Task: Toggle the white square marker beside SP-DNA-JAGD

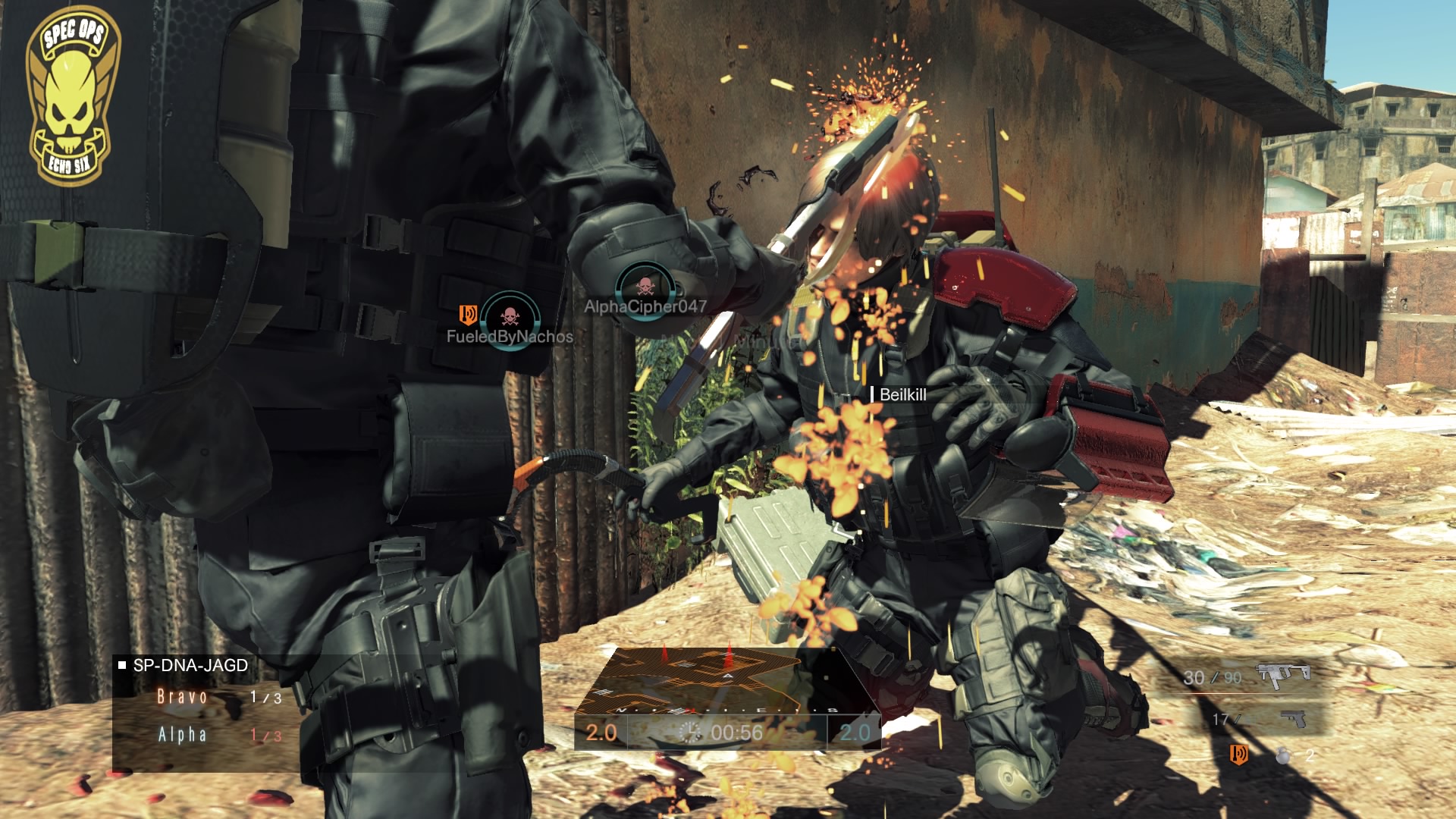Action: 122,665
